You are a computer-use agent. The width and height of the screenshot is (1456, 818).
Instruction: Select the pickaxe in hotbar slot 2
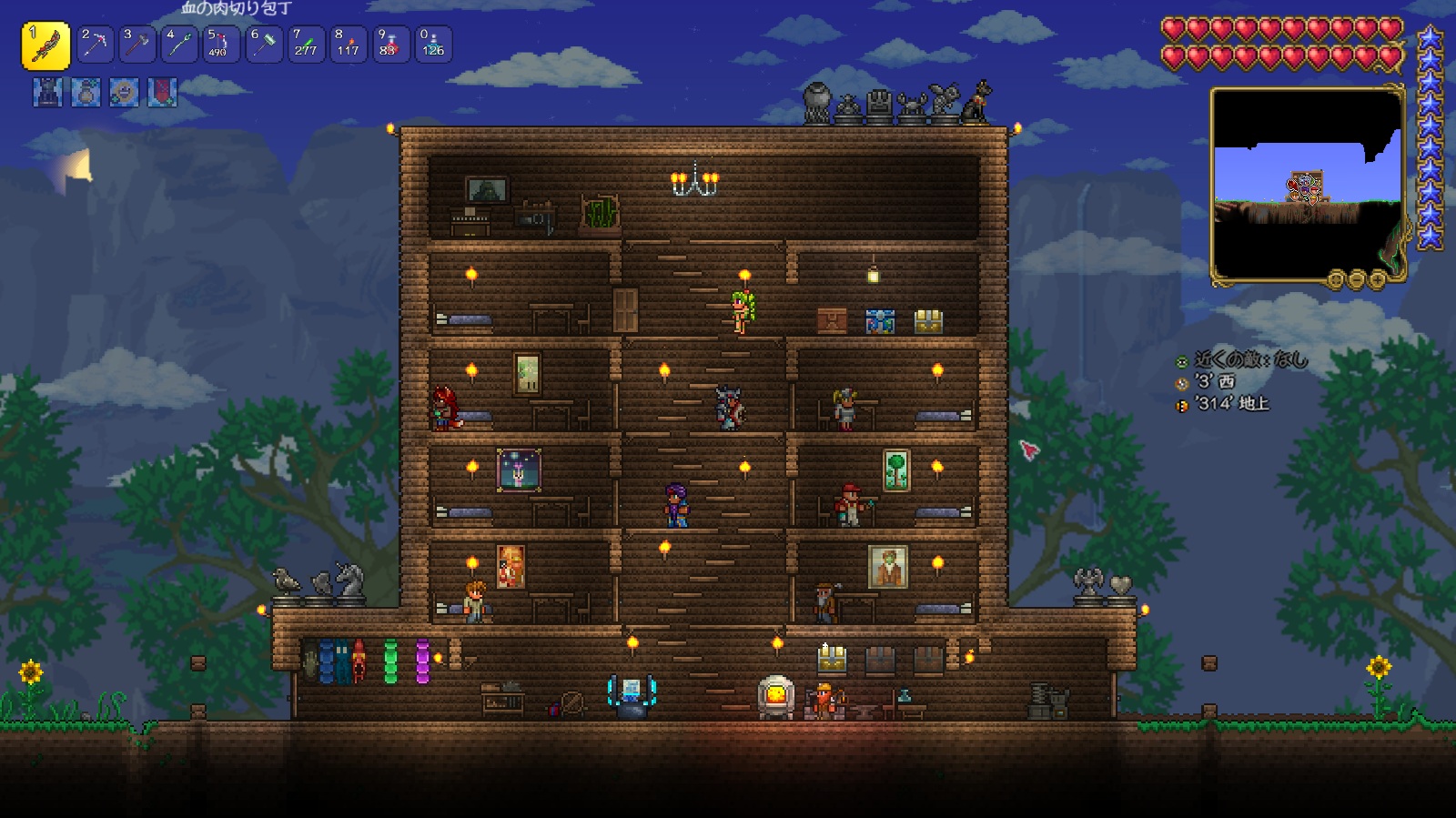pos(95,45)
